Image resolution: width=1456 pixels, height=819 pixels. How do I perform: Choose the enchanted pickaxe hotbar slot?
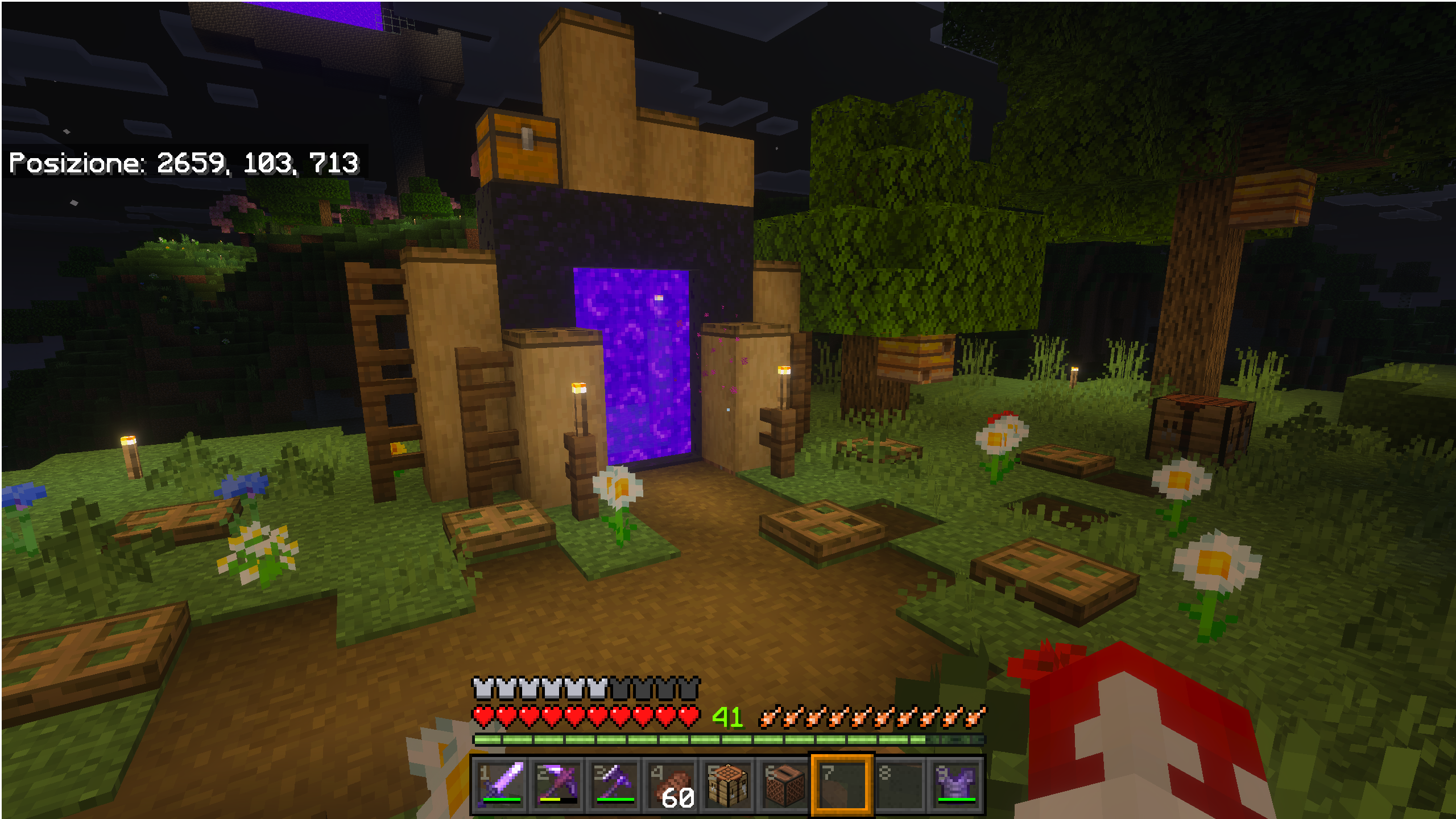click(x=558, y=785)
